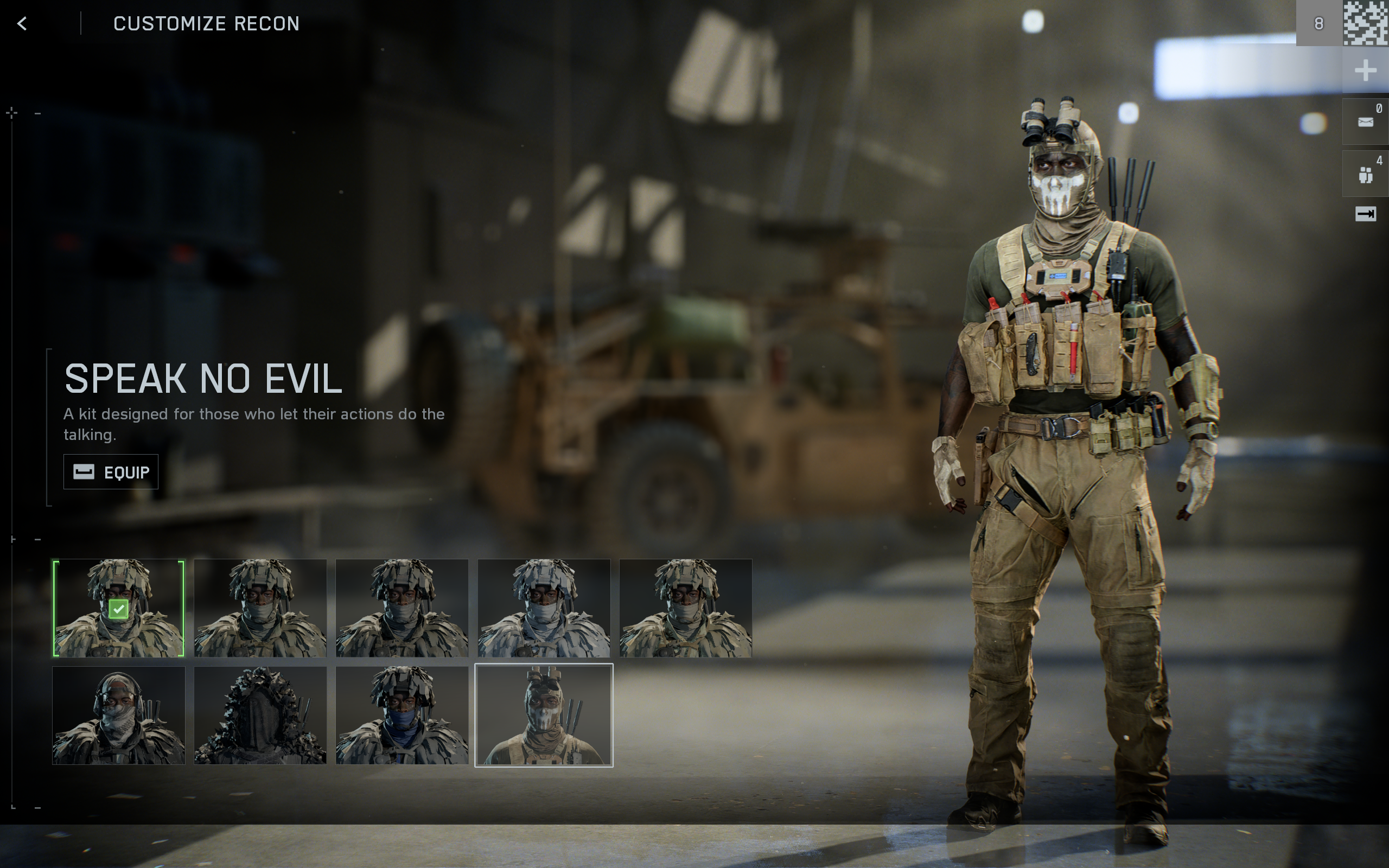
Task: Equip the Speak No Evil kit
Action: click(x=110, y=471)
